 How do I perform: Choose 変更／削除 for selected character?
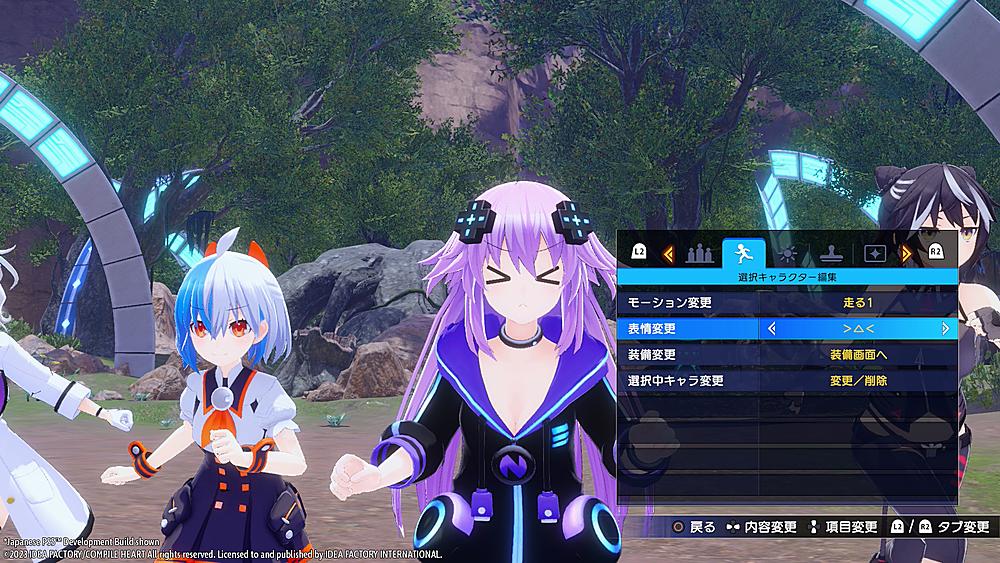pos(858,381)
